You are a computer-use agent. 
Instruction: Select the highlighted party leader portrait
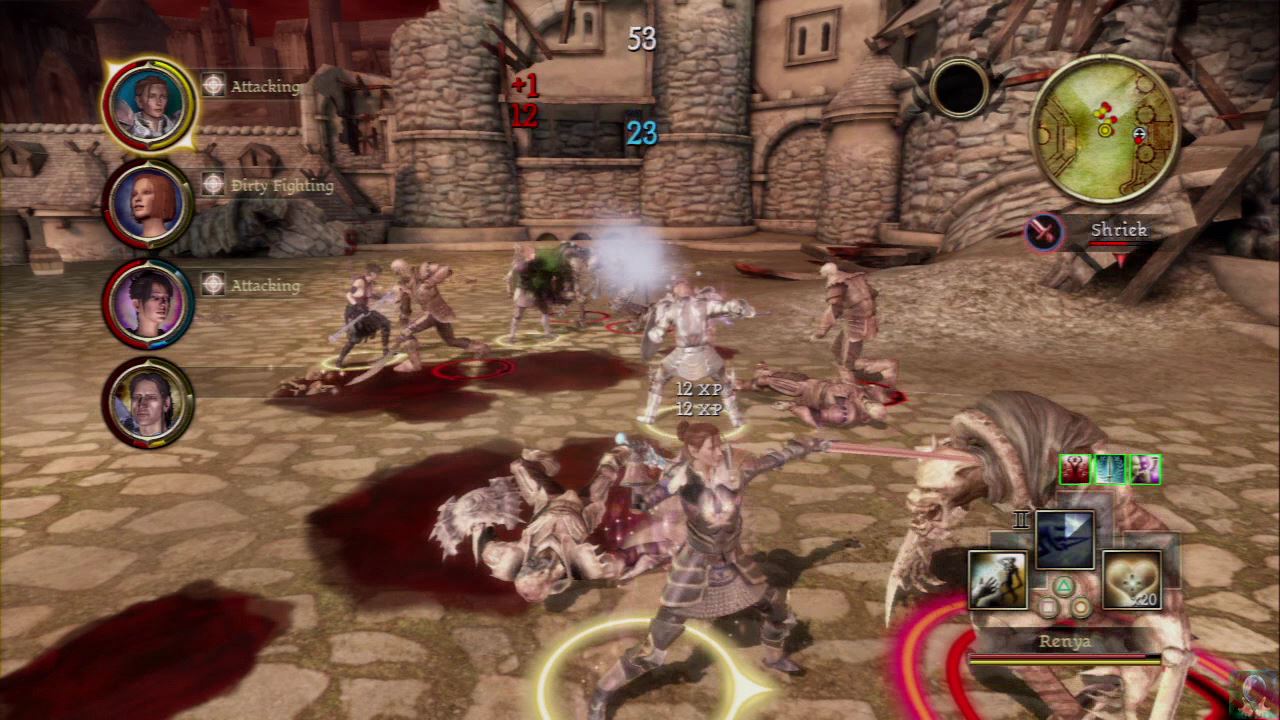click(x=148, y=104)
